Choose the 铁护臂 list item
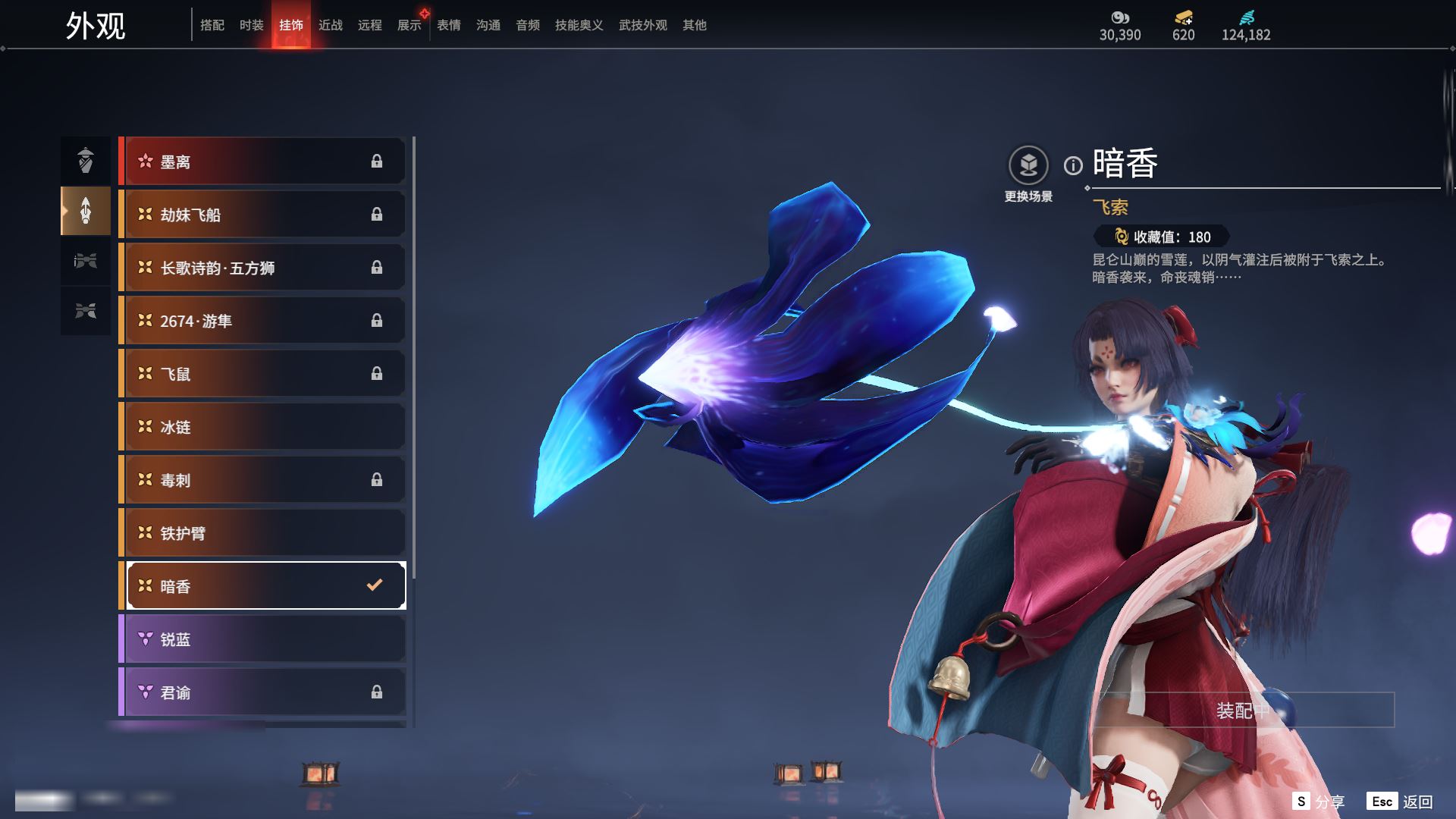This screenshot has height=819, width=1456. pyautogui.click(x=262, y=533)
